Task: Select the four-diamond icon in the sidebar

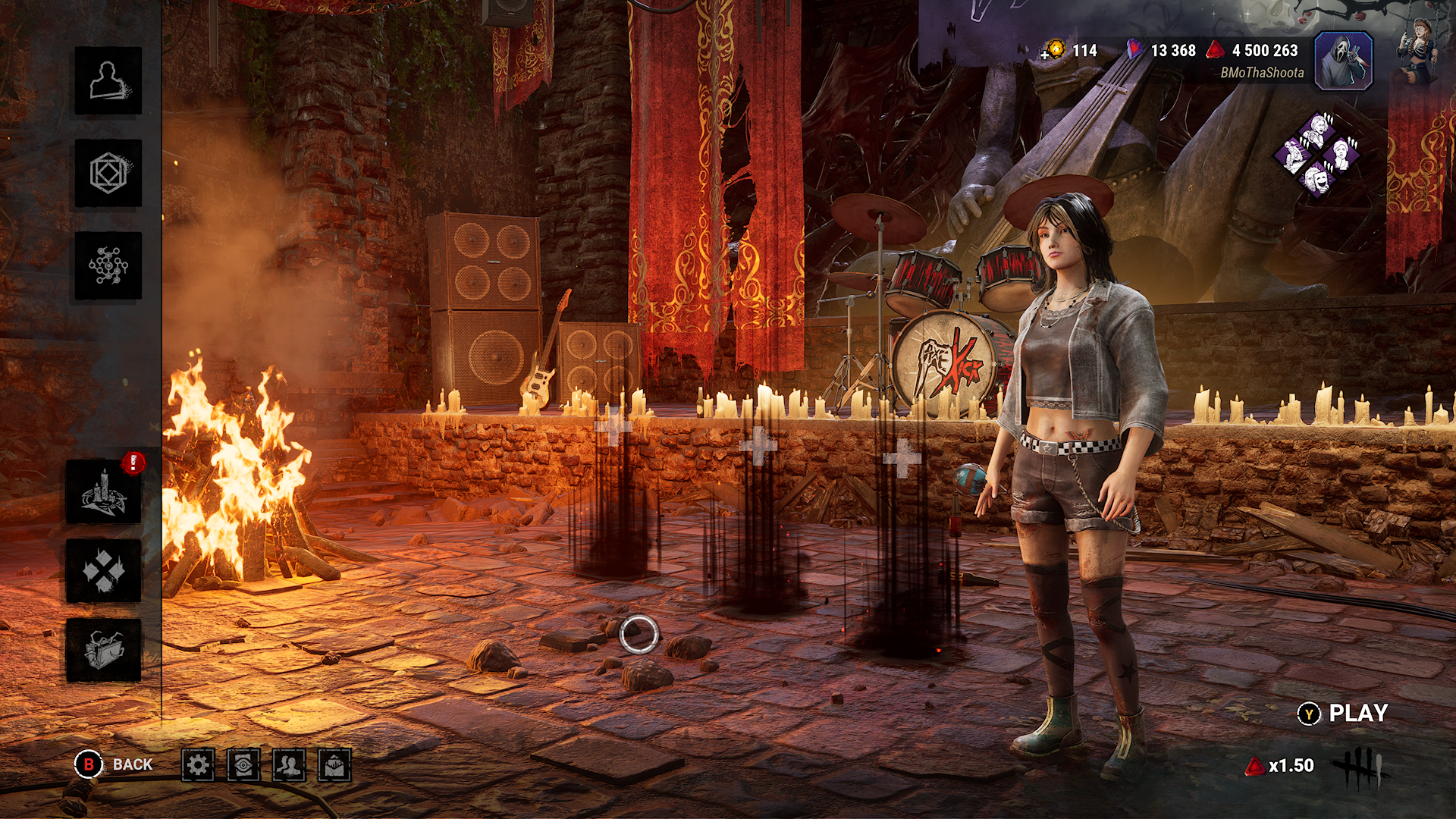Action: (104, 571)
